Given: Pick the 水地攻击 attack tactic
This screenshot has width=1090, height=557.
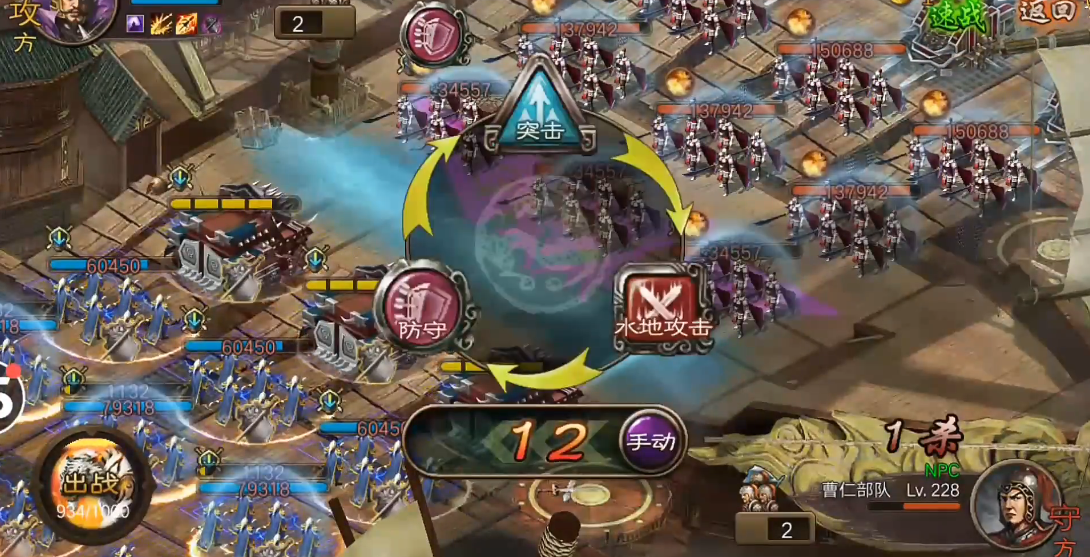Looking at the screenshot, I should 662,308.
